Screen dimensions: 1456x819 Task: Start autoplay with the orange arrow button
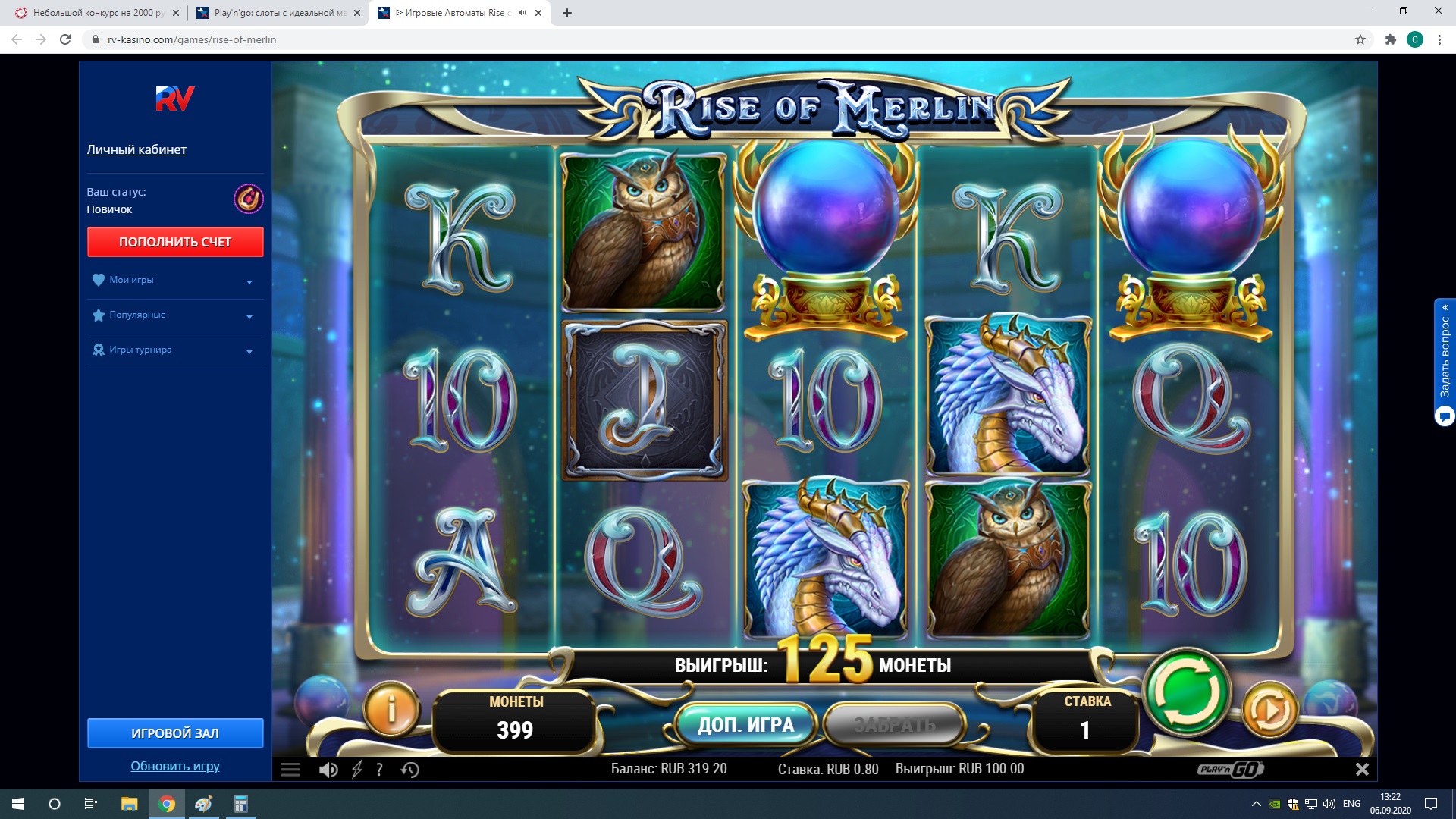(1269, 711)
